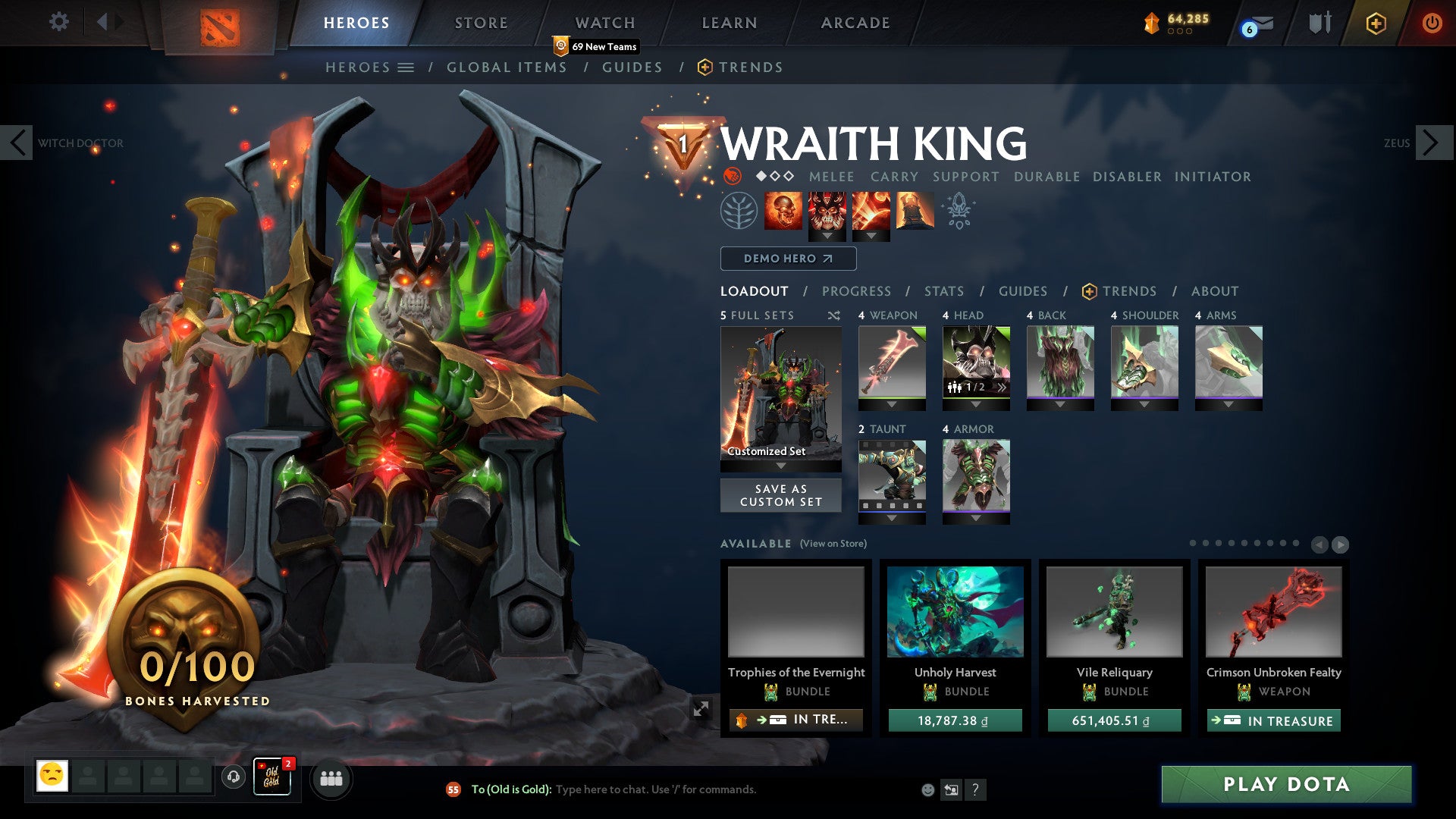Click the chat wheel icon near the chat field

point(950,789)
